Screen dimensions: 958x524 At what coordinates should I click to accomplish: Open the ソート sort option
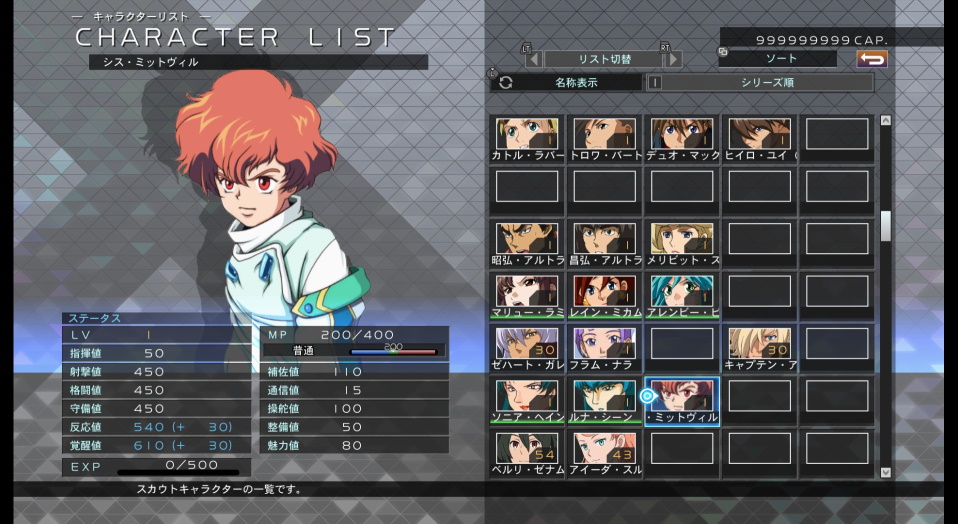tap(776, 59)
